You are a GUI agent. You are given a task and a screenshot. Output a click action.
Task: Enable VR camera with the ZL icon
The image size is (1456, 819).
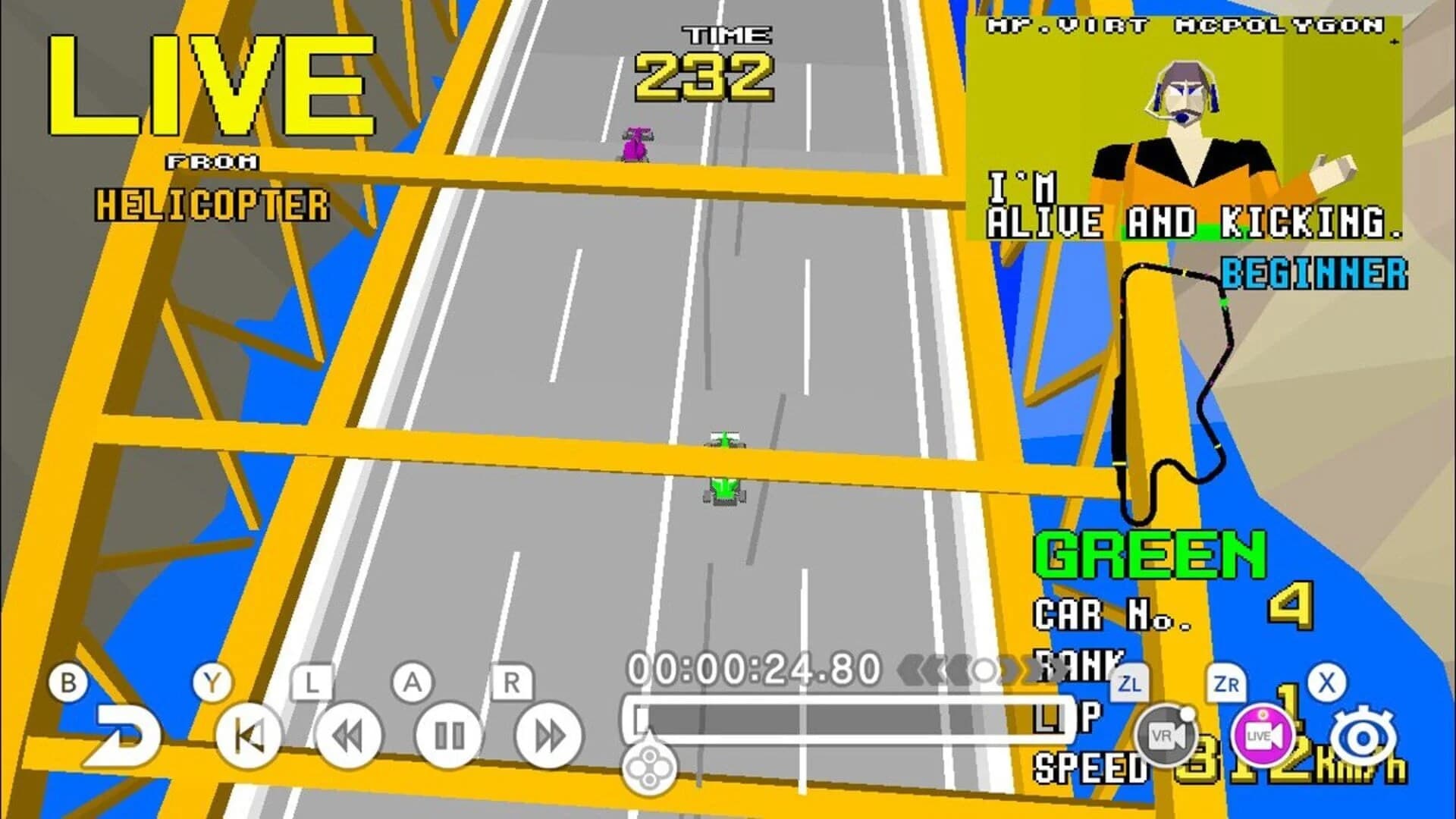[1166, 735]
